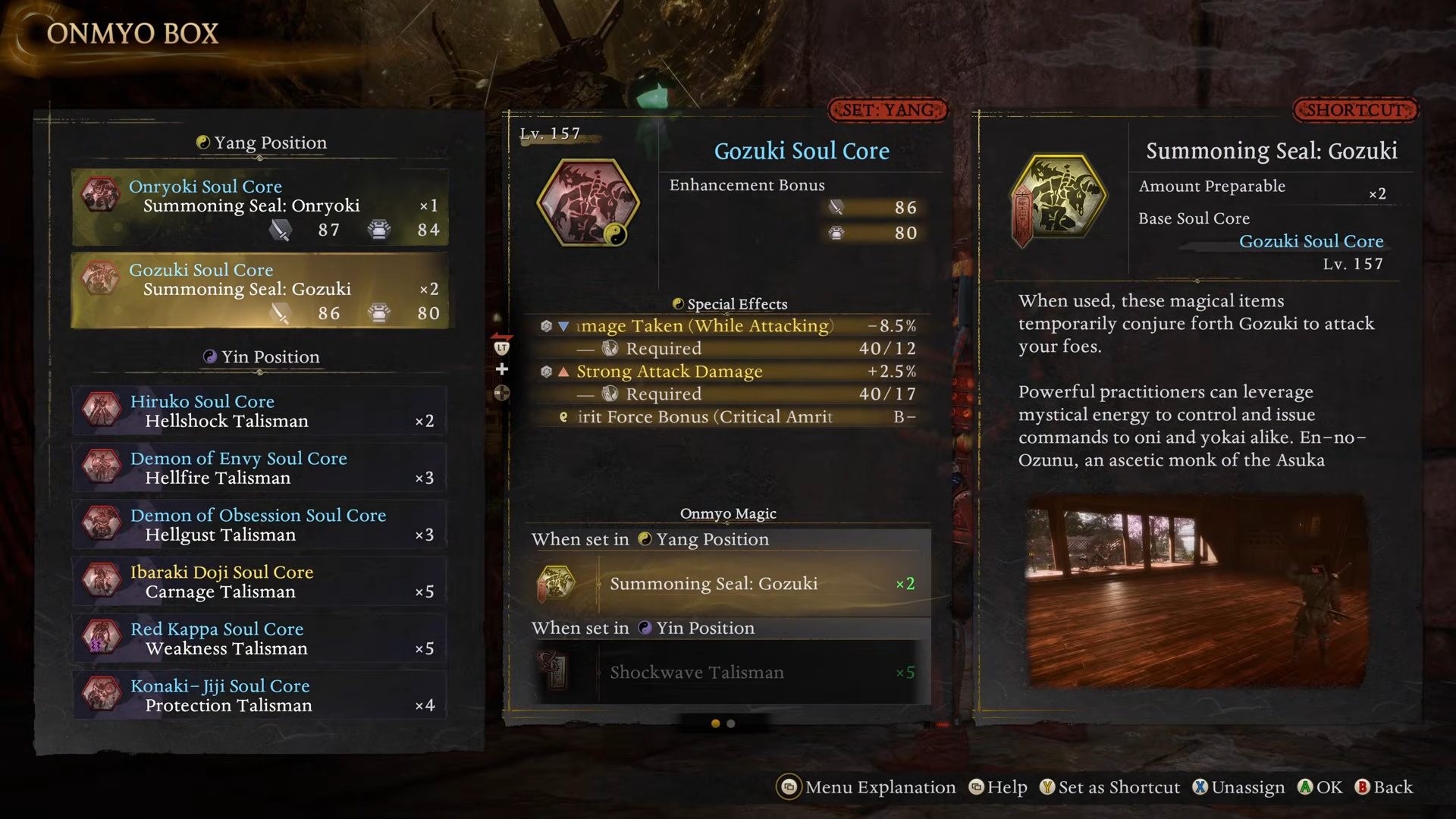Pick the Demon of Envy Soul Core

[259, 468]
